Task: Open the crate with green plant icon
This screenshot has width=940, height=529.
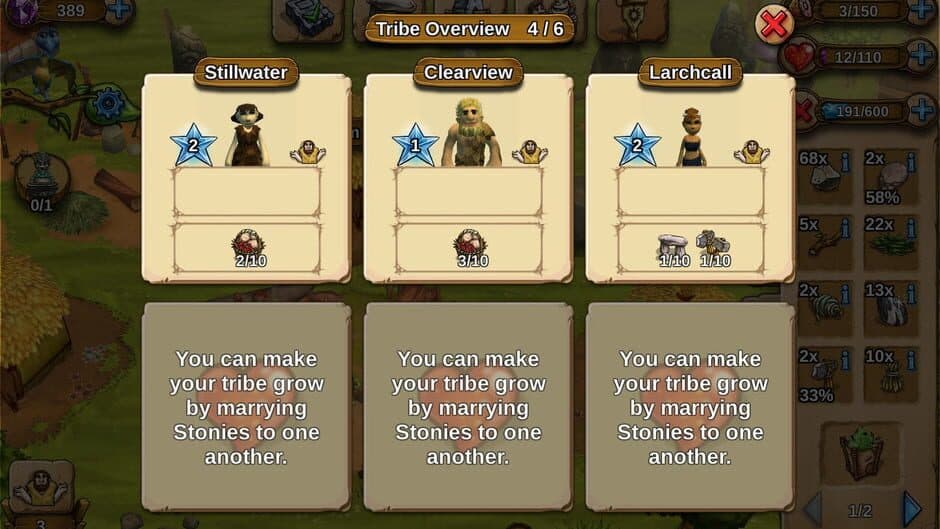Action: [861, 452]
